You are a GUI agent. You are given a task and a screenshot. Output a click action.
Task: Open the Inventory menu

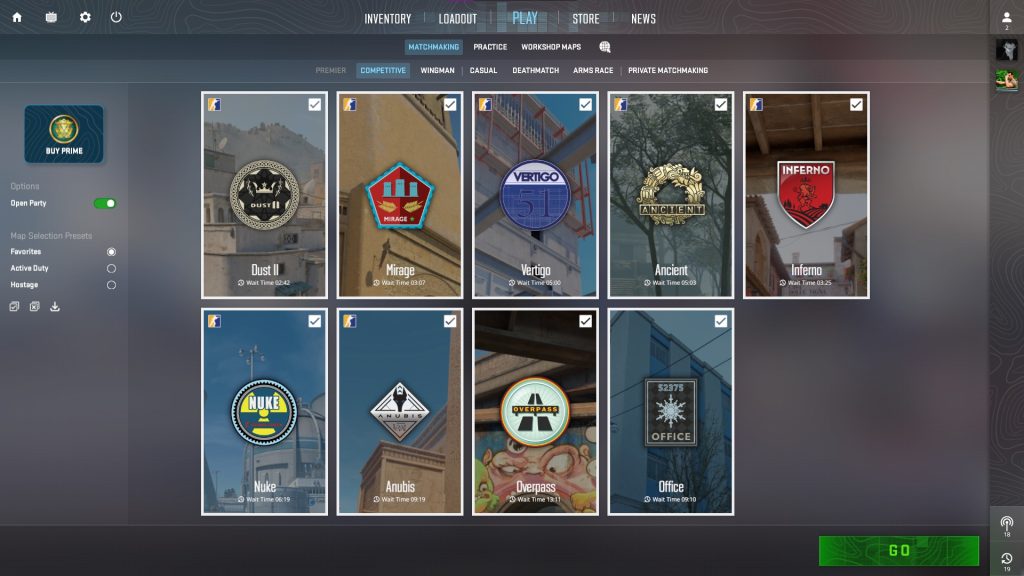[x=387, y=19]
